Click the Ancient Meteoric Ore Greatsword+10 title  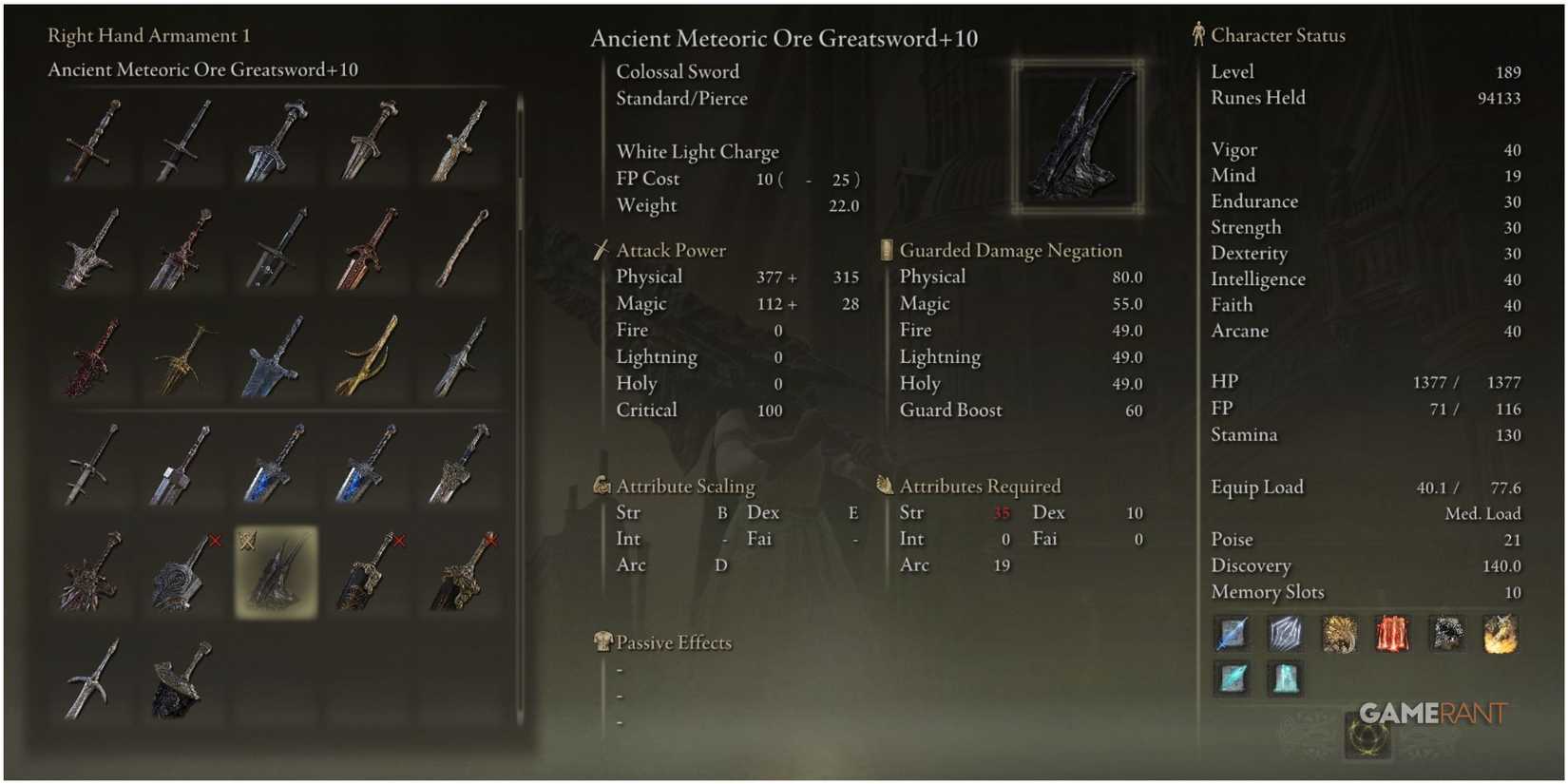click(785, 39)
